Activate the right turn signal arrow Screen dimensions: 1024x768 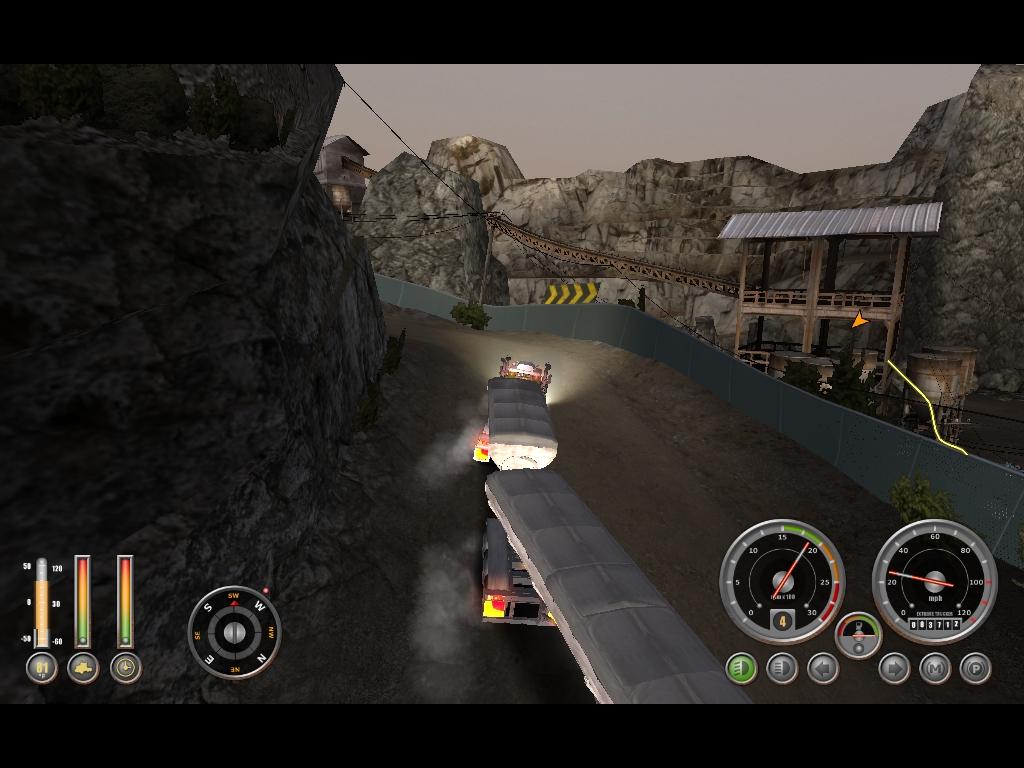point(893,667)
